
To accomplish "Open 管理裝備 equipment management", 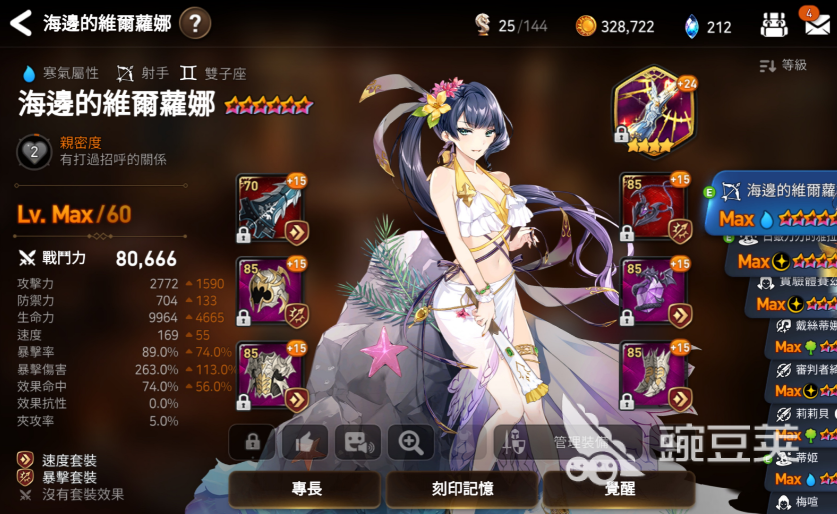I will [566, 441].
